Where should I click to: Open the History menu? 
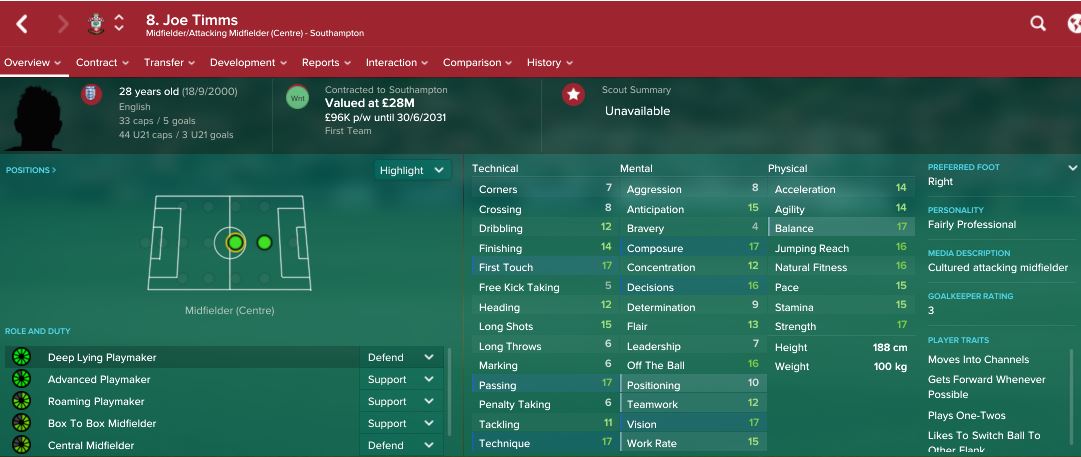click(x=549, y=62)
